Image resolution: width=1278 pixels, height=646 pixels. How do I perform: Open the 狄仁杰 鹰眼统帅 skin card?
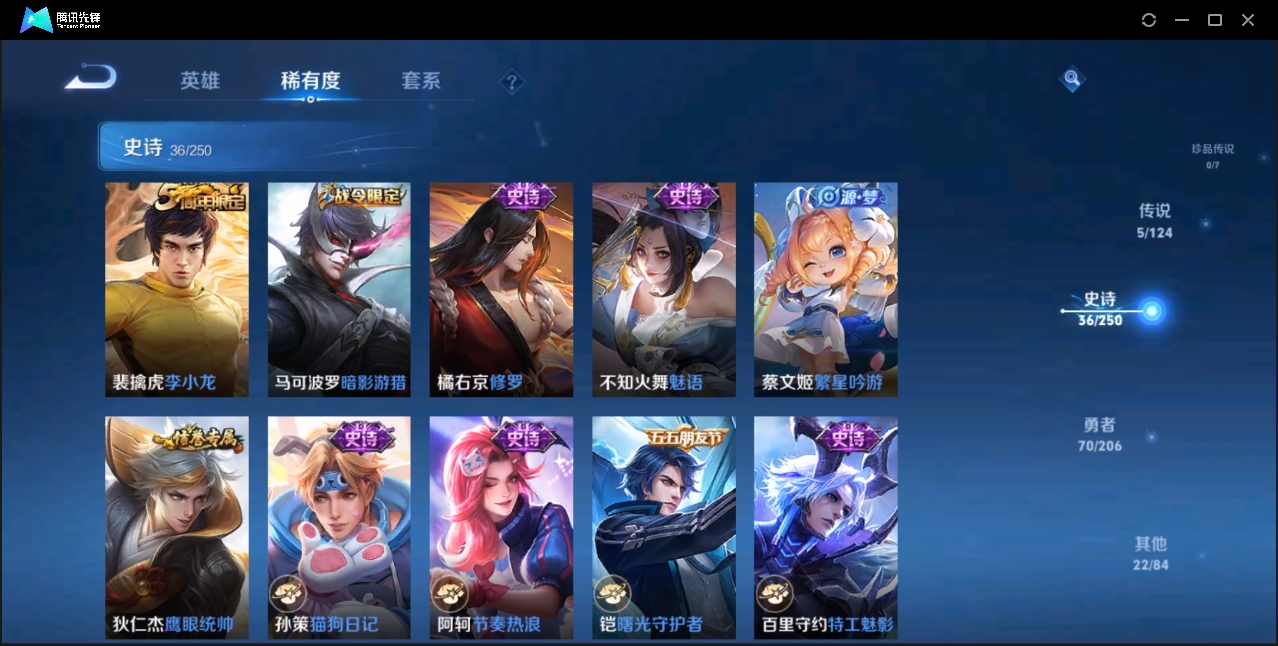(177, 527)
